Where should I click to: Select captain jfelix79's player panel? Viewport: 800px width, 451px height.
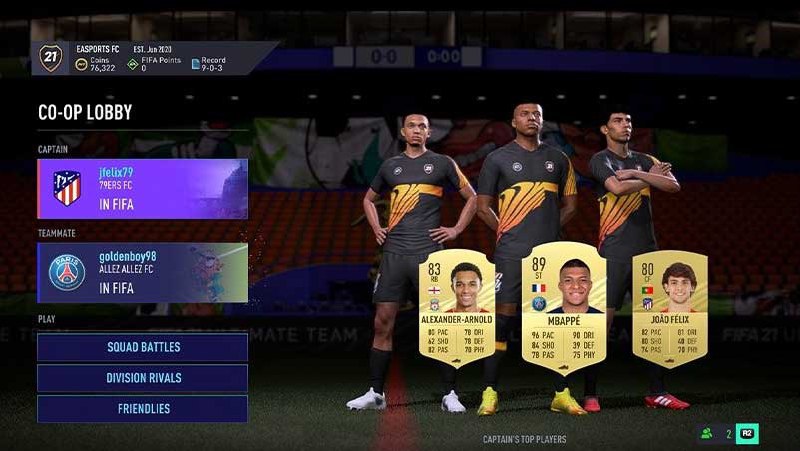pos(142,188)
